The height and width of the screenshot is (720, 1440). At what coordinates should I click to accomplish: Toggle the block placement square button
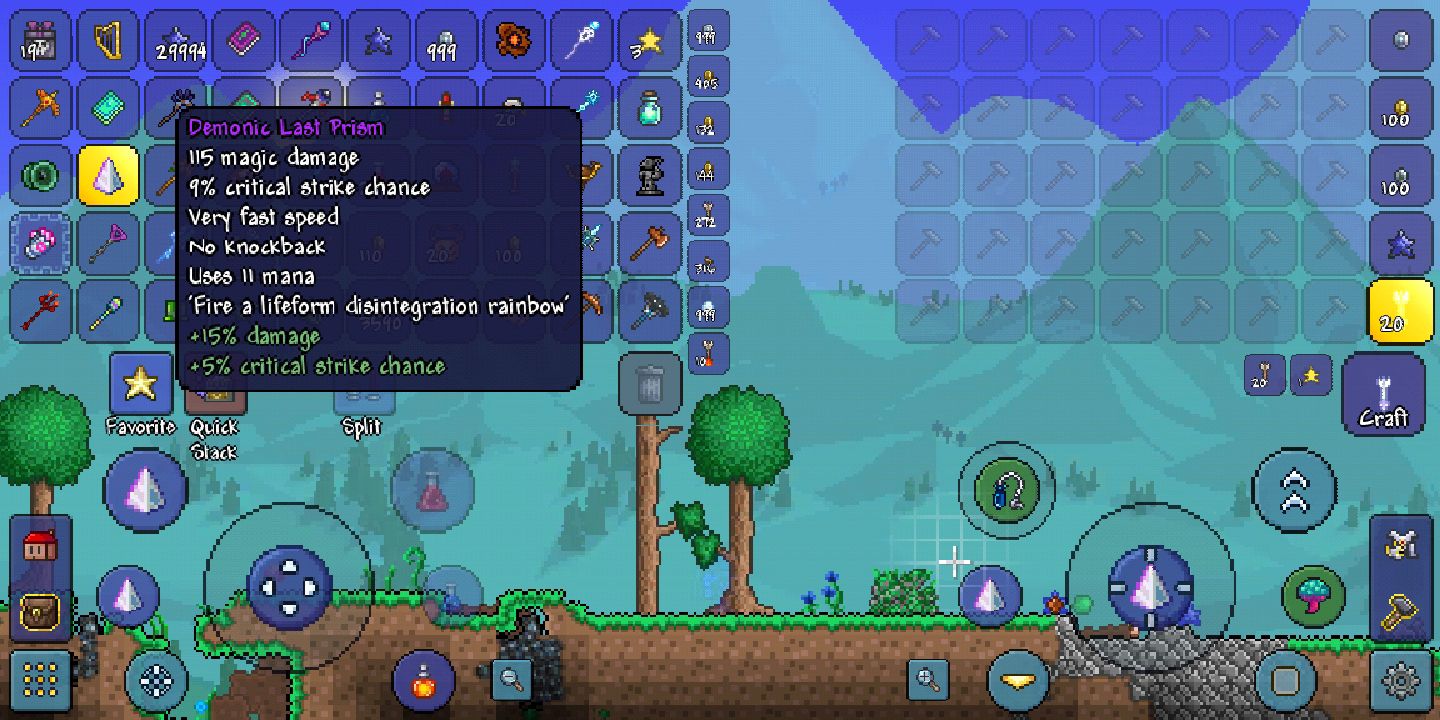1285,681
